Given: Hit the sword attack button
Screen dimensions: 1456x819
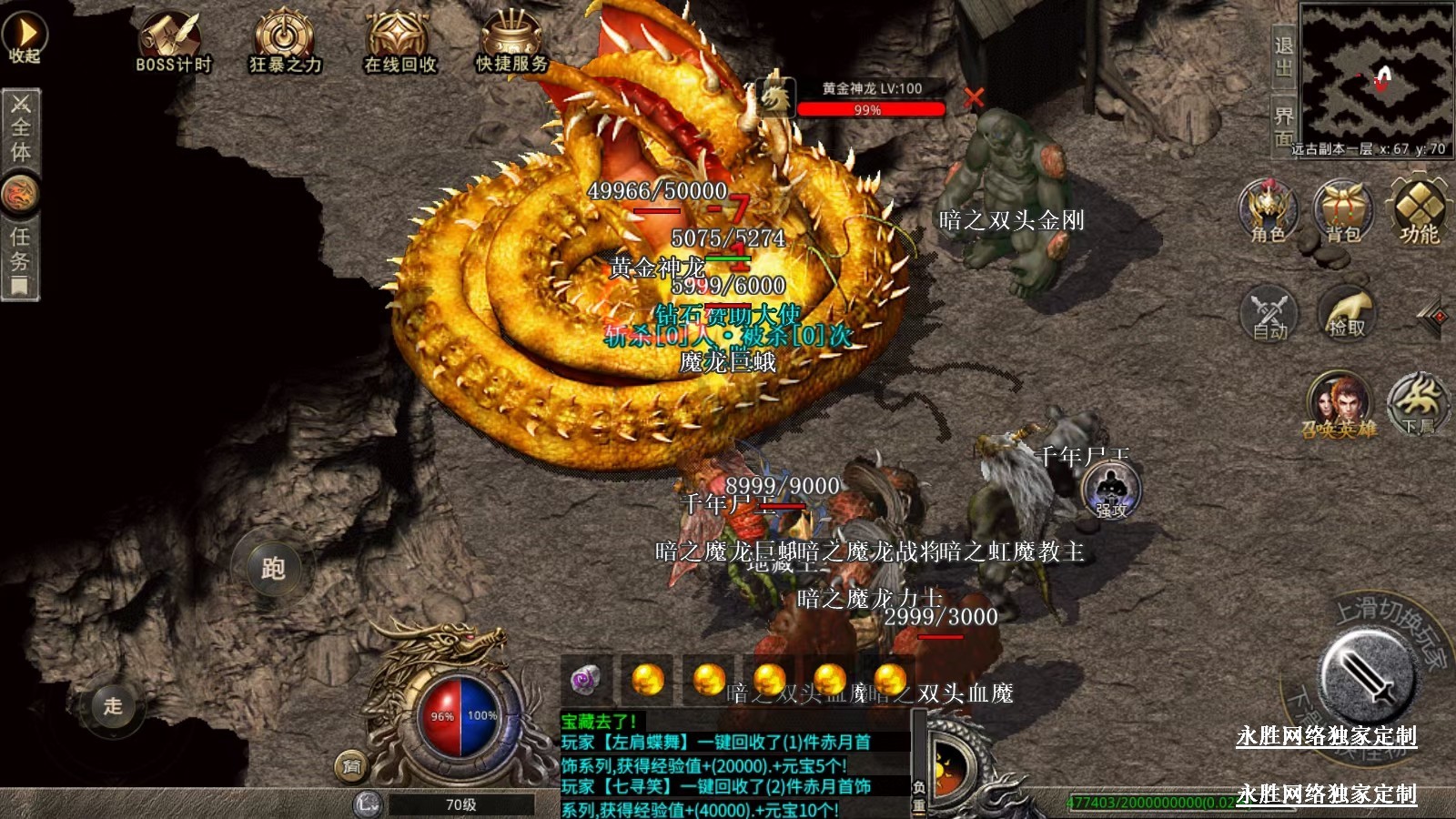Looking at the screenshot, I should pos(1367,675).
